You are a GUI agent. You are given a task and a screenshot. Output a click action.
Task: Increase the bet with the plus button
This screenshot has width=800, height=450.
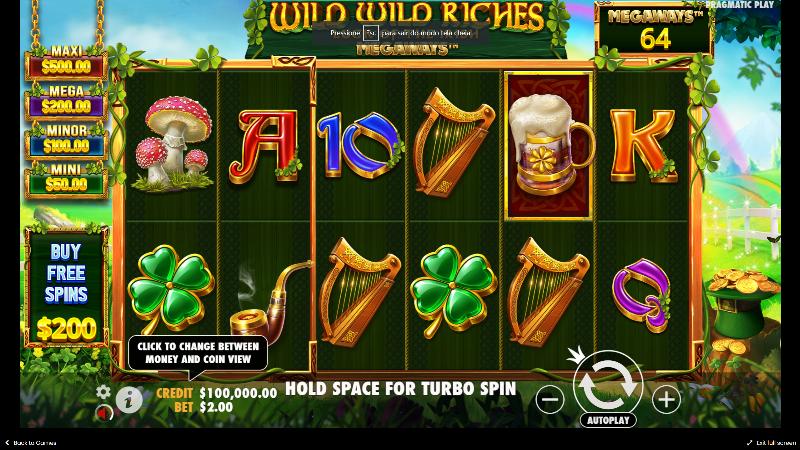[x=666, y=400]
